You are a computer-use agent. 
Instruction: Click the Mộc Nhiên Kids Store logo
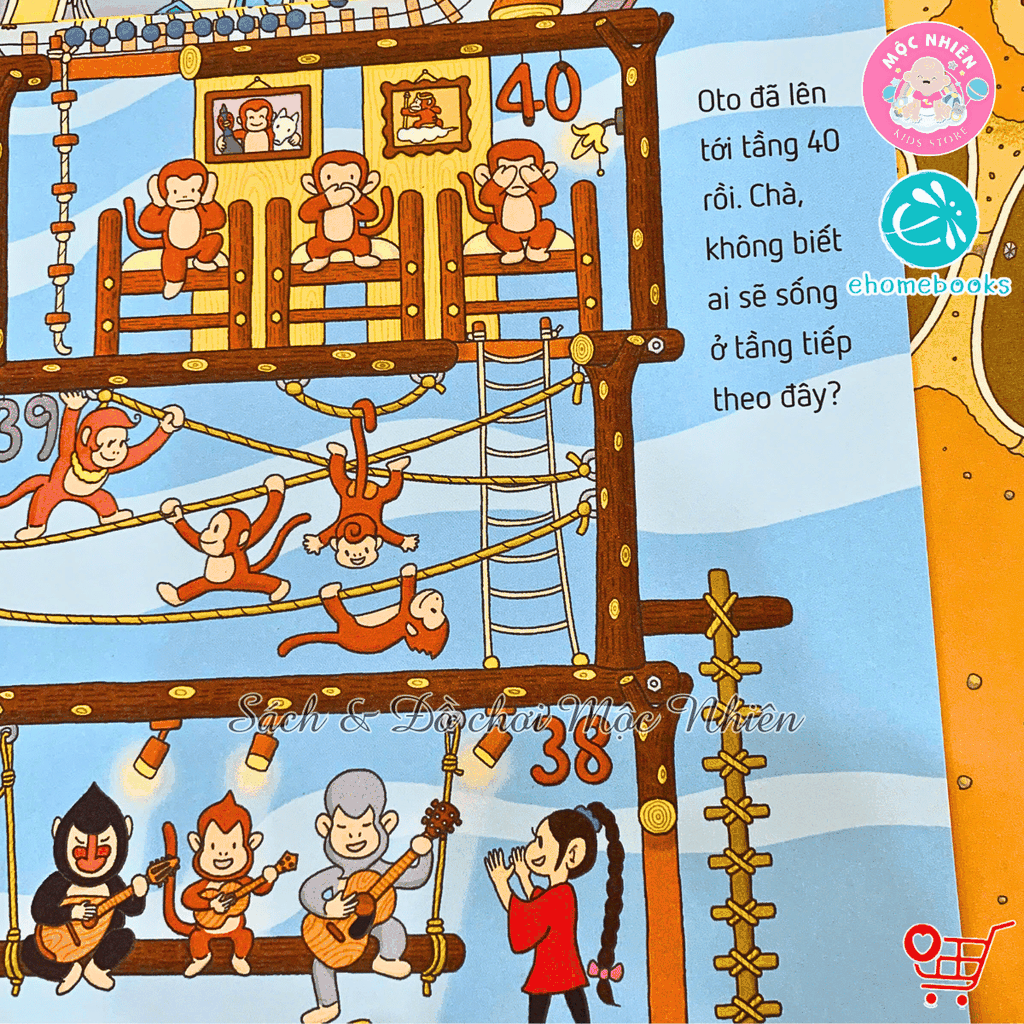coord(929,88)
